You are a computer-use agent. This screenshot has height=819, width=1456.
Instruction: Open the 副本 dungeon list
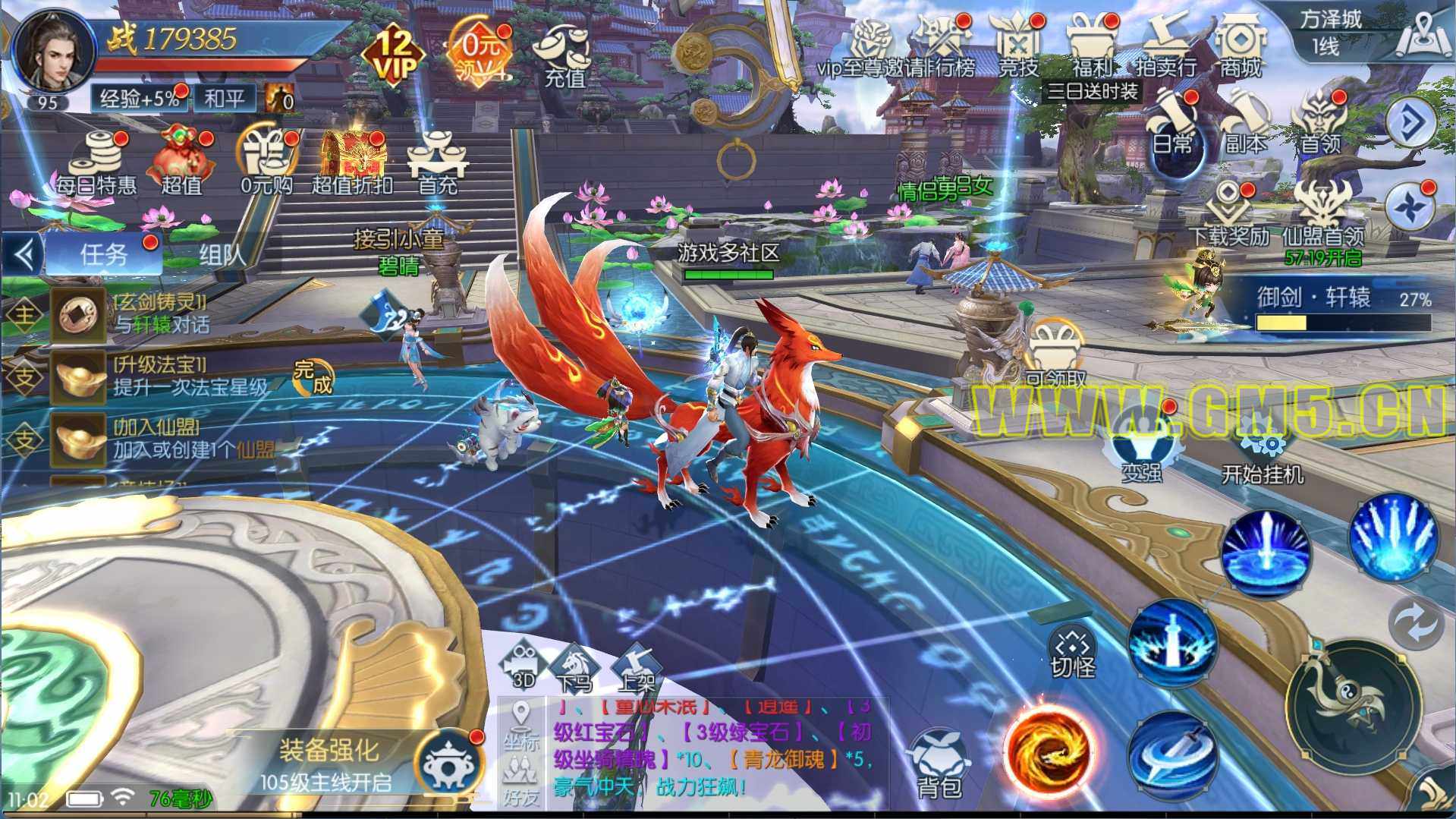tap(1245, 125)
